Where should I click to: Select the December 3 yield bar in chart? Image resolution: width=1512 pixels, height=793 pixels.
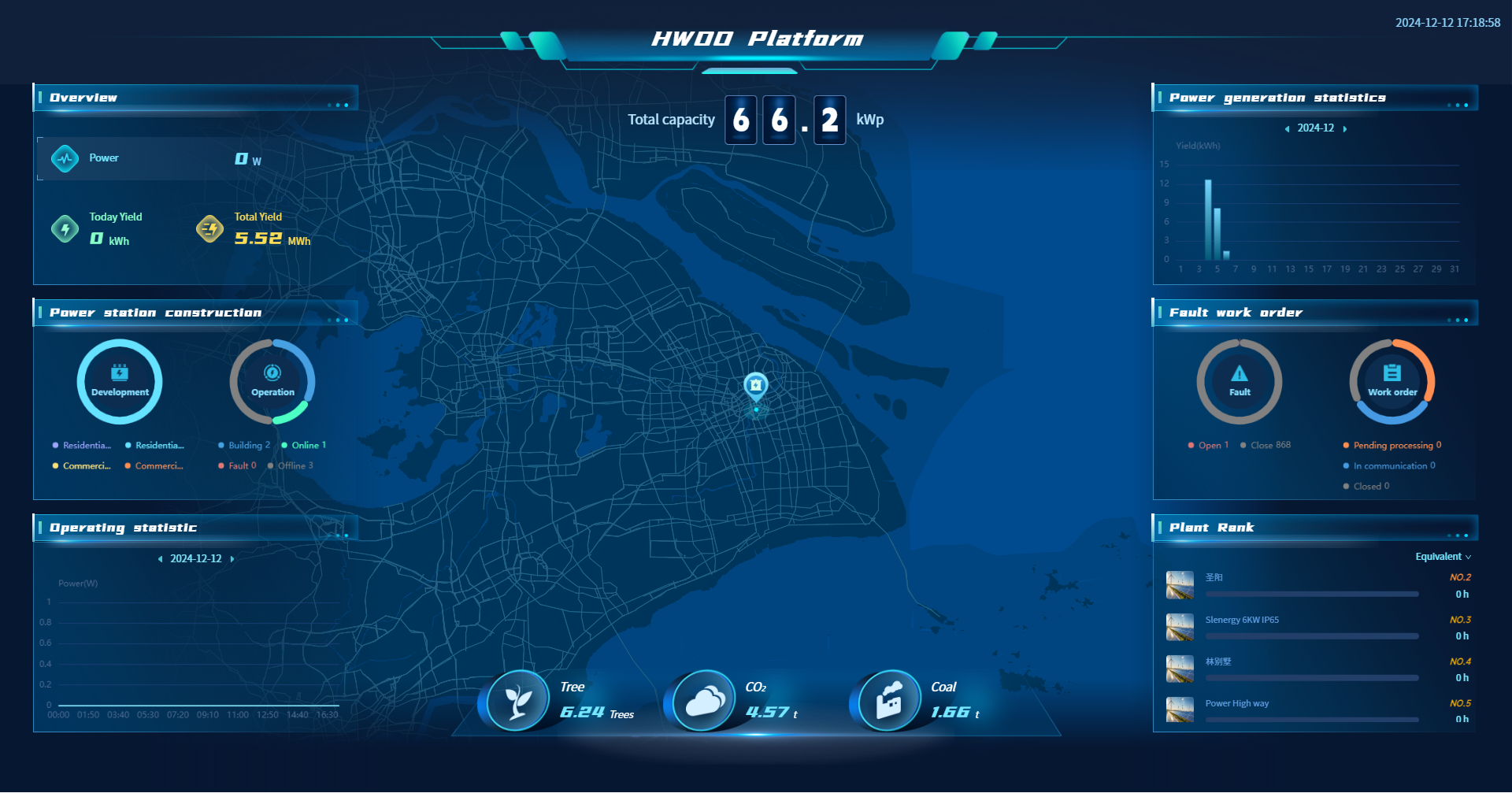(x=1208, y=220)
